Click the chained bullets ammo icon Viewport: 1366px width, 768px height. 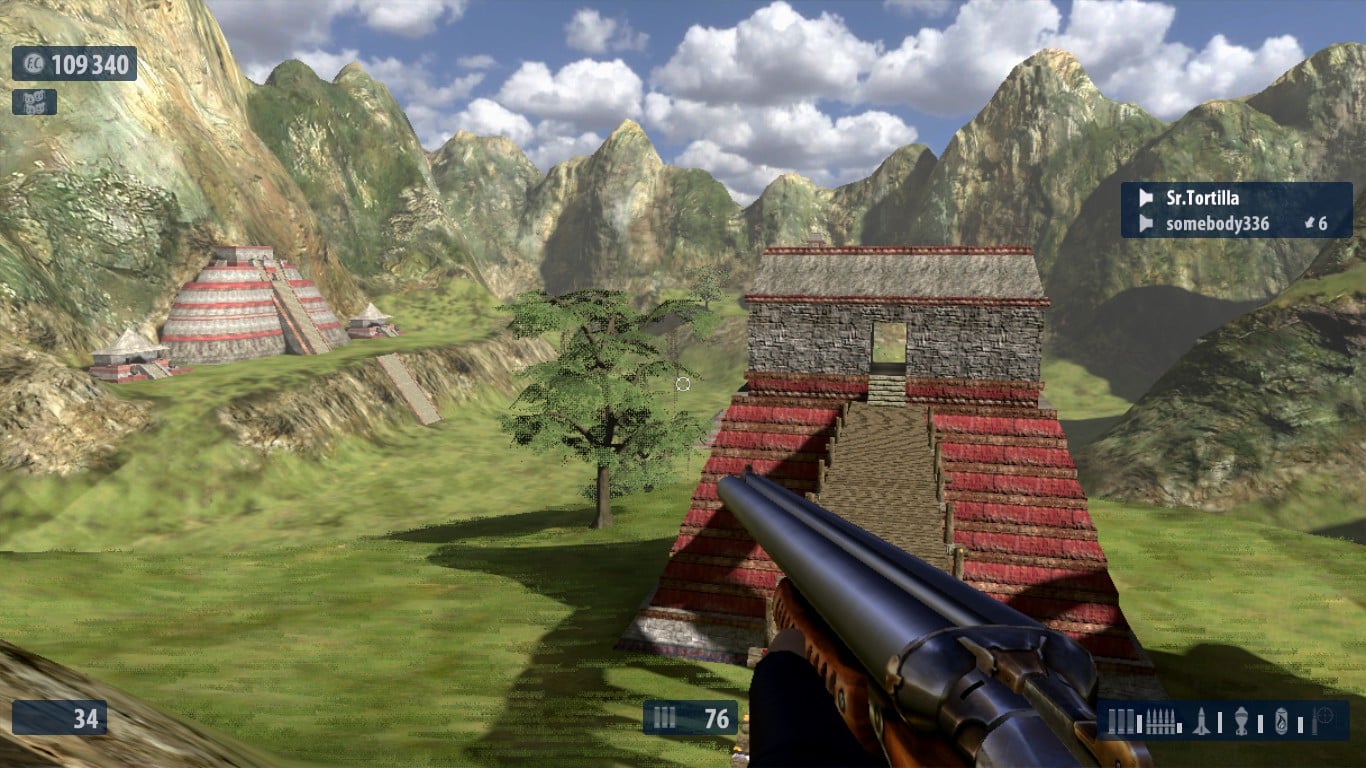[x=1161, y=720]
